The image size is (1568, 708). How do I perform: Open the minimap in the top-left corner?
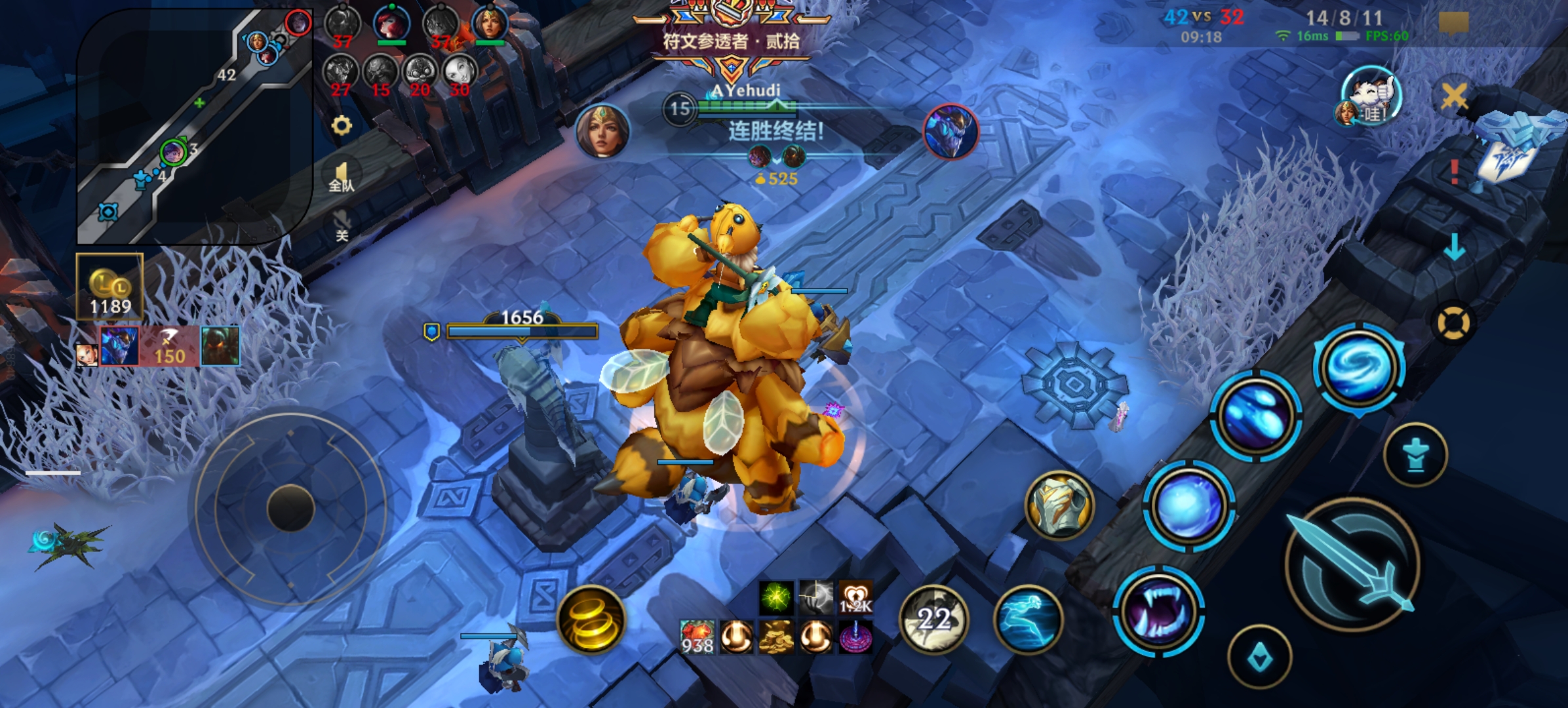pos(195,126)
